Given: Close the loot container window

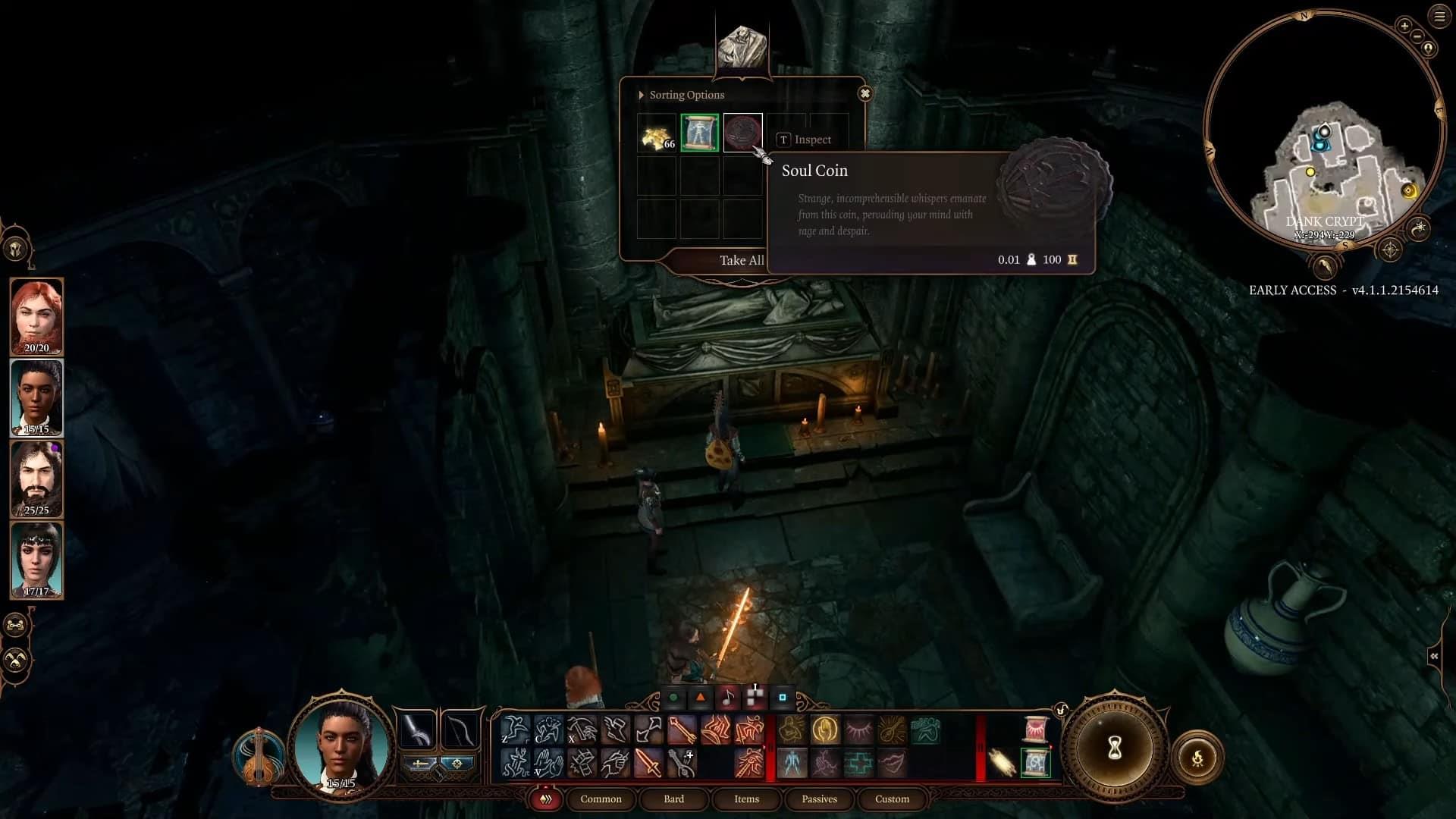Looking at the screenshot, I should [x=864, y=94].
